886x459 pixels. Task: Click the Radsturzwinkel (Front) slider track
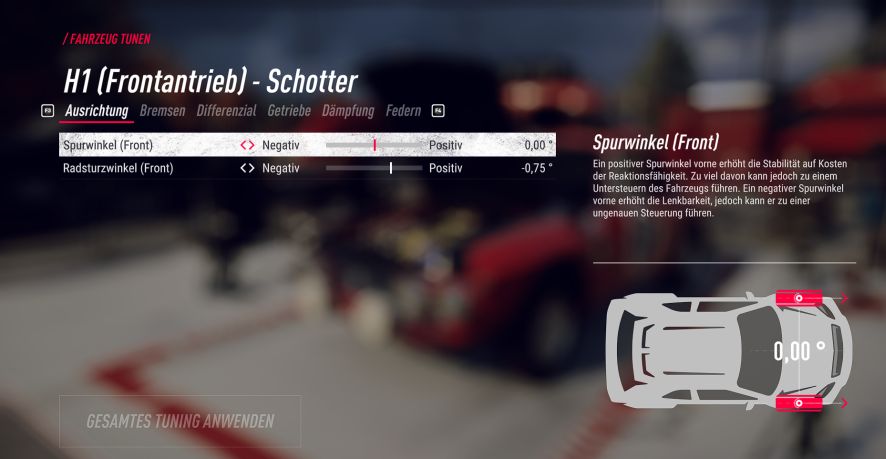coord(375,168)
